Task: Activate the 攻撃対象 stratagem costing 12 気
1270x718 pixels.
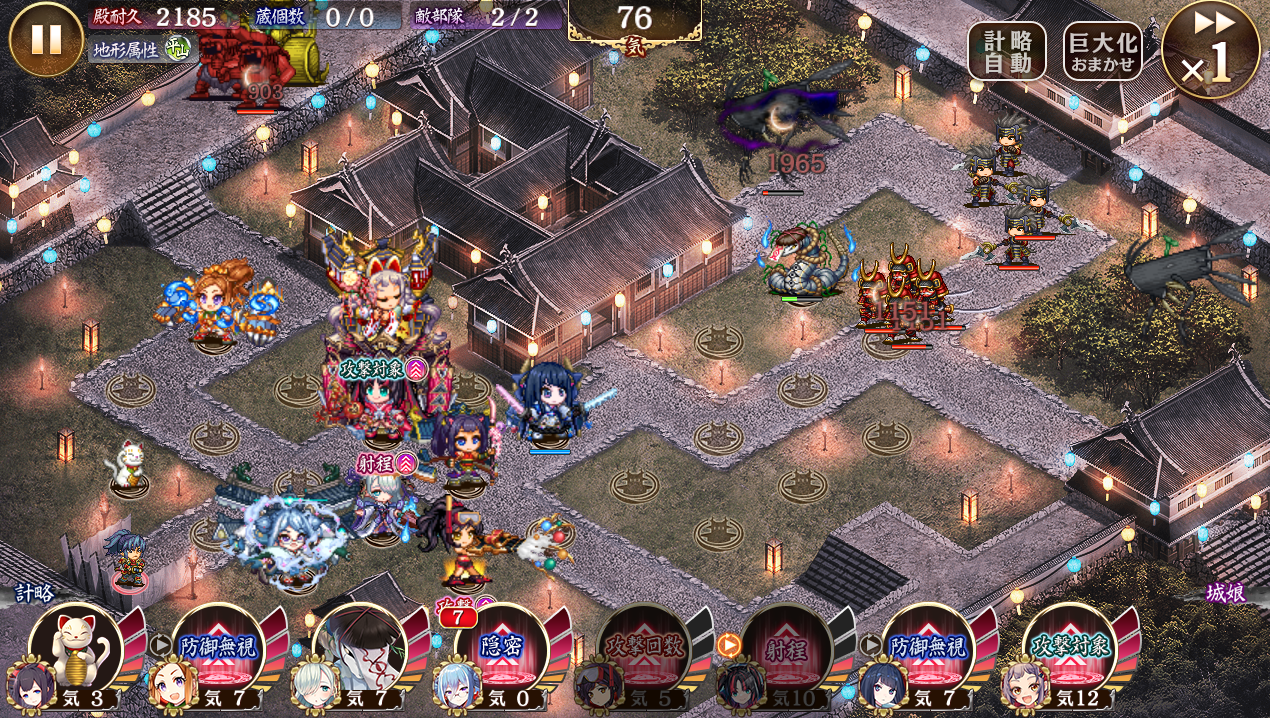Action: (1069, 648)
